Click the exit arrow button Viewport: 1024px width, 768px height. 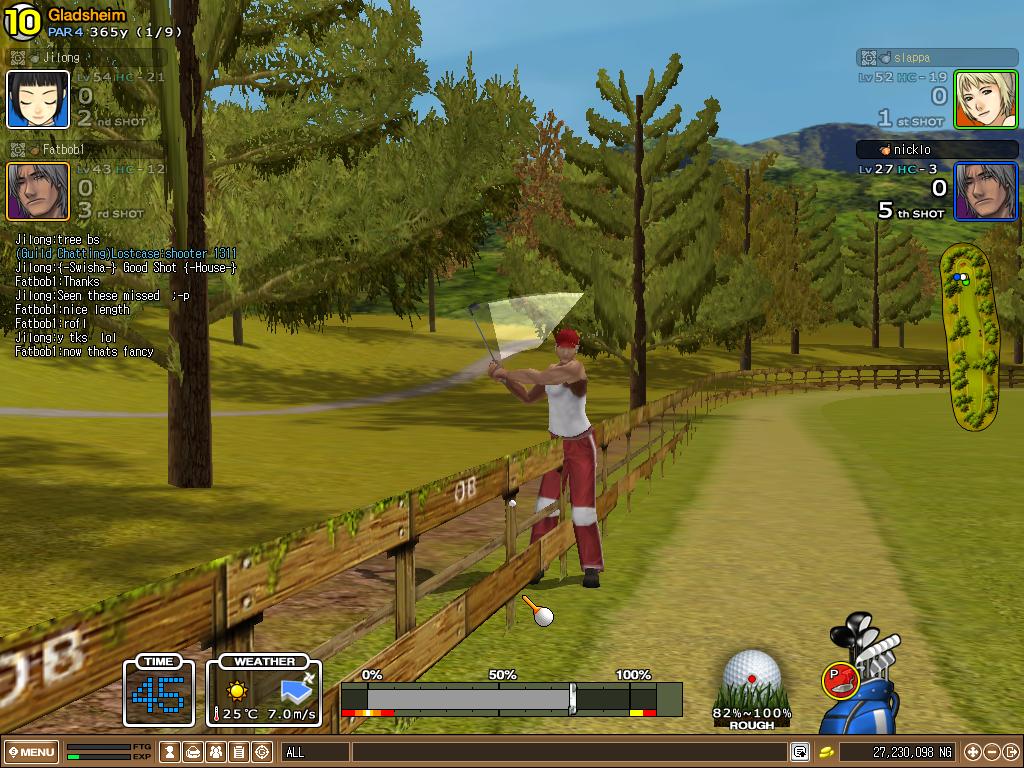point(1010,752)
